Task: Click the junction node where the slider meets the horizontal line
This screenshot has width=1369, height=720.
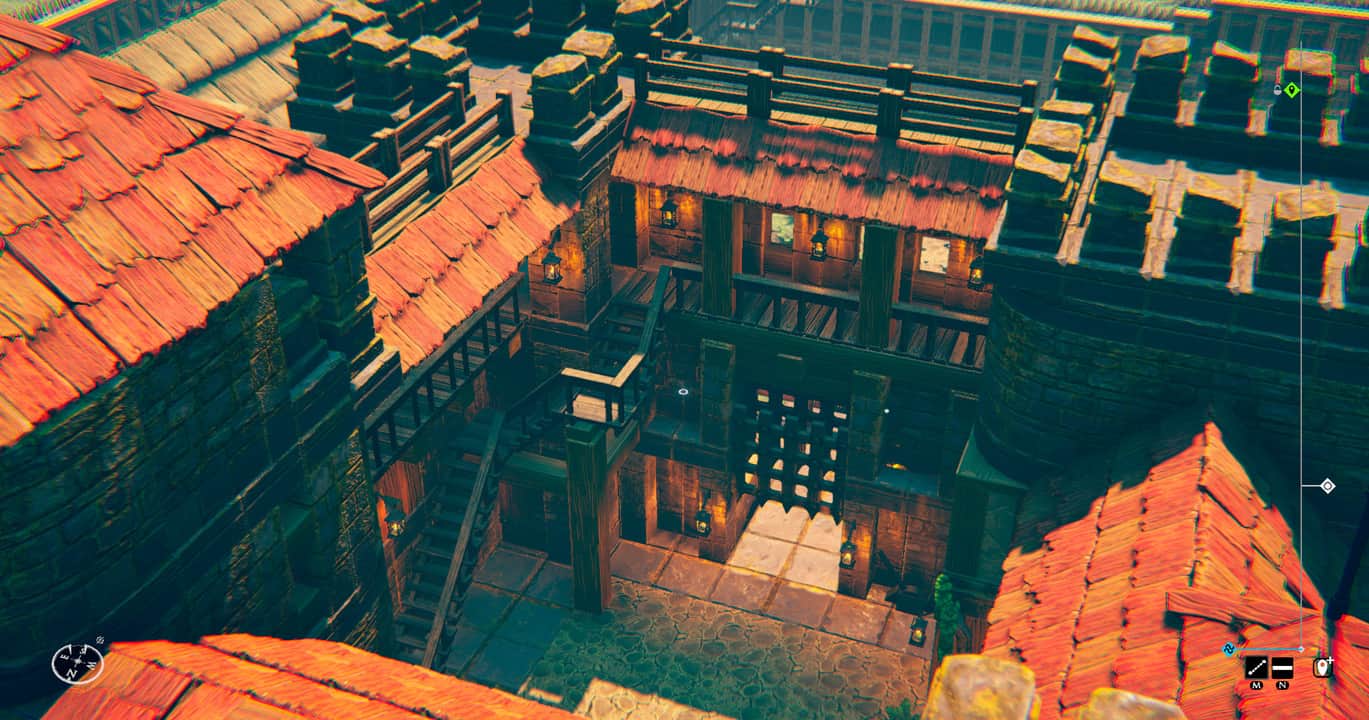Action: [1301, 485]
